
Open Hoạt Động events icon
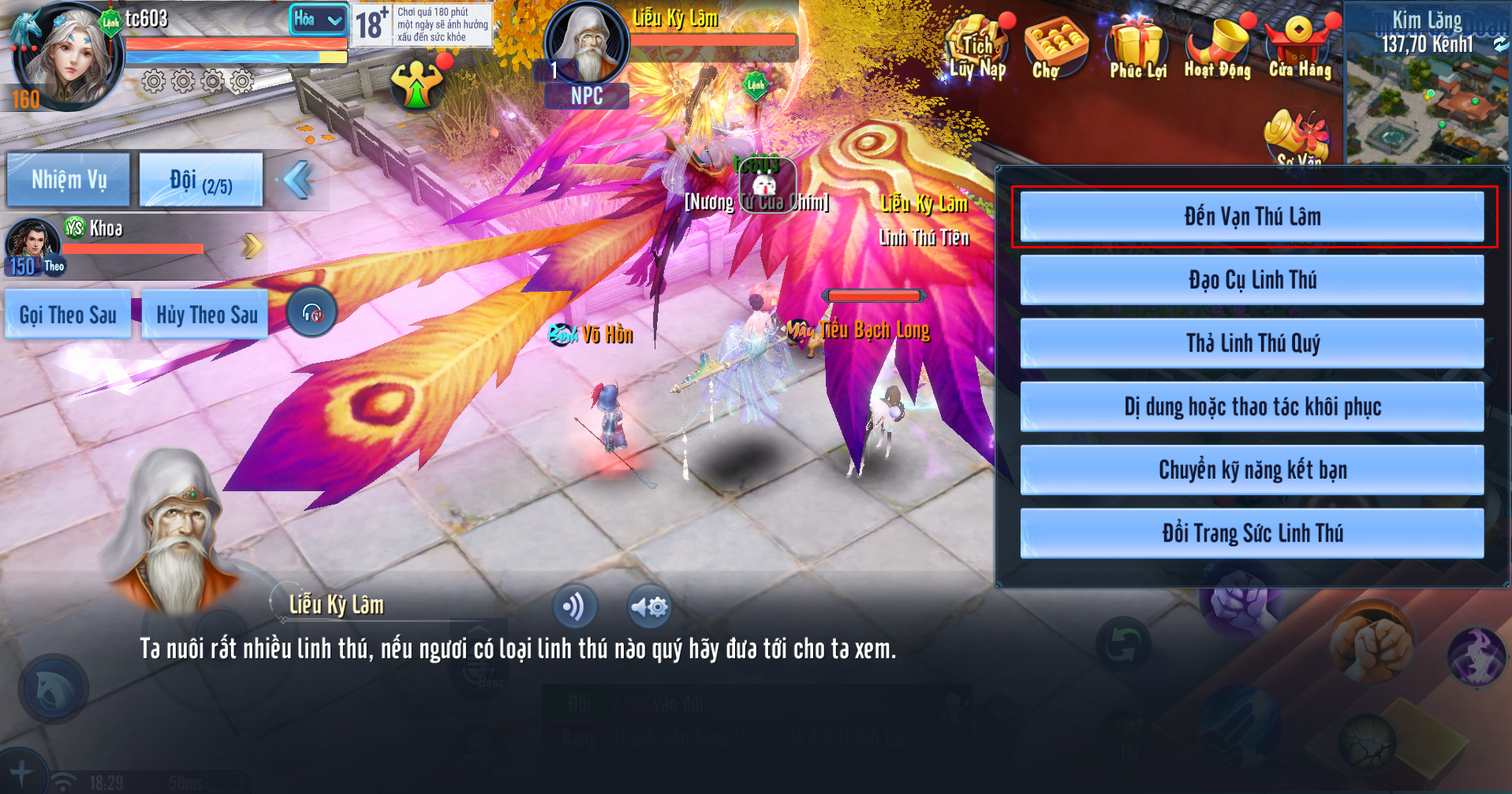coord(1217,49)
